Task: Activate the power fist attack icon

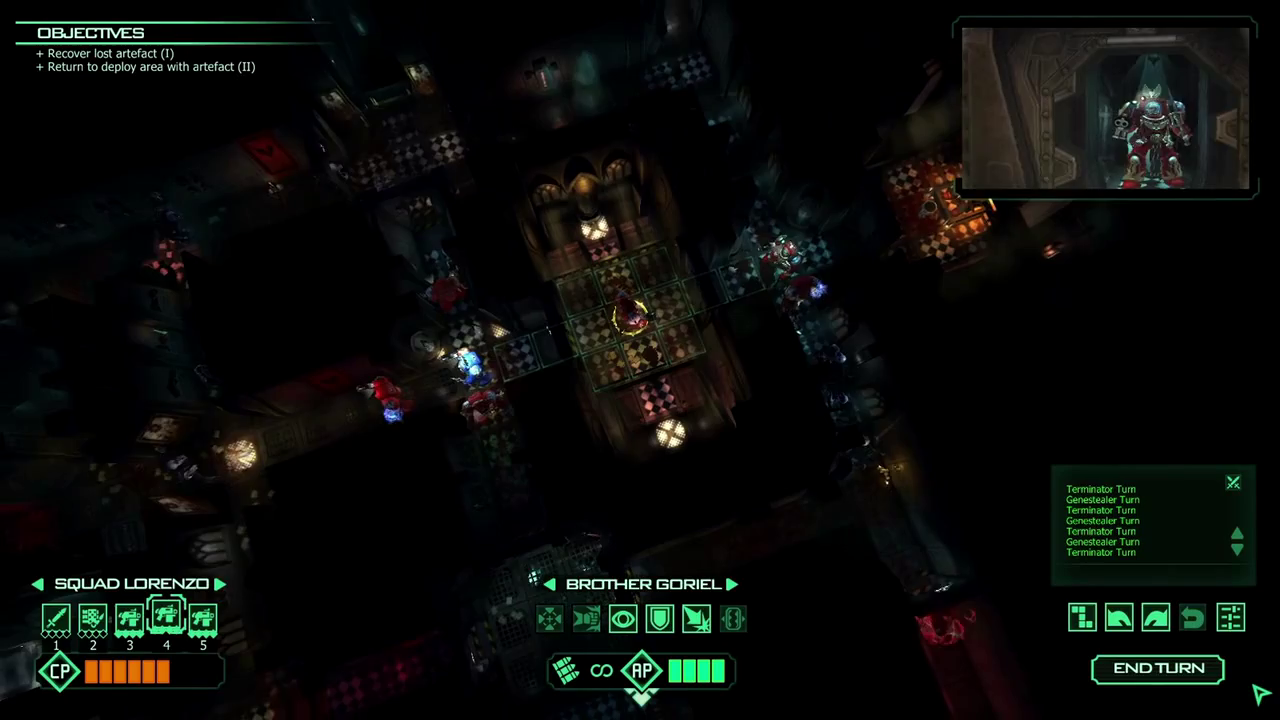Action: point(586,619)
